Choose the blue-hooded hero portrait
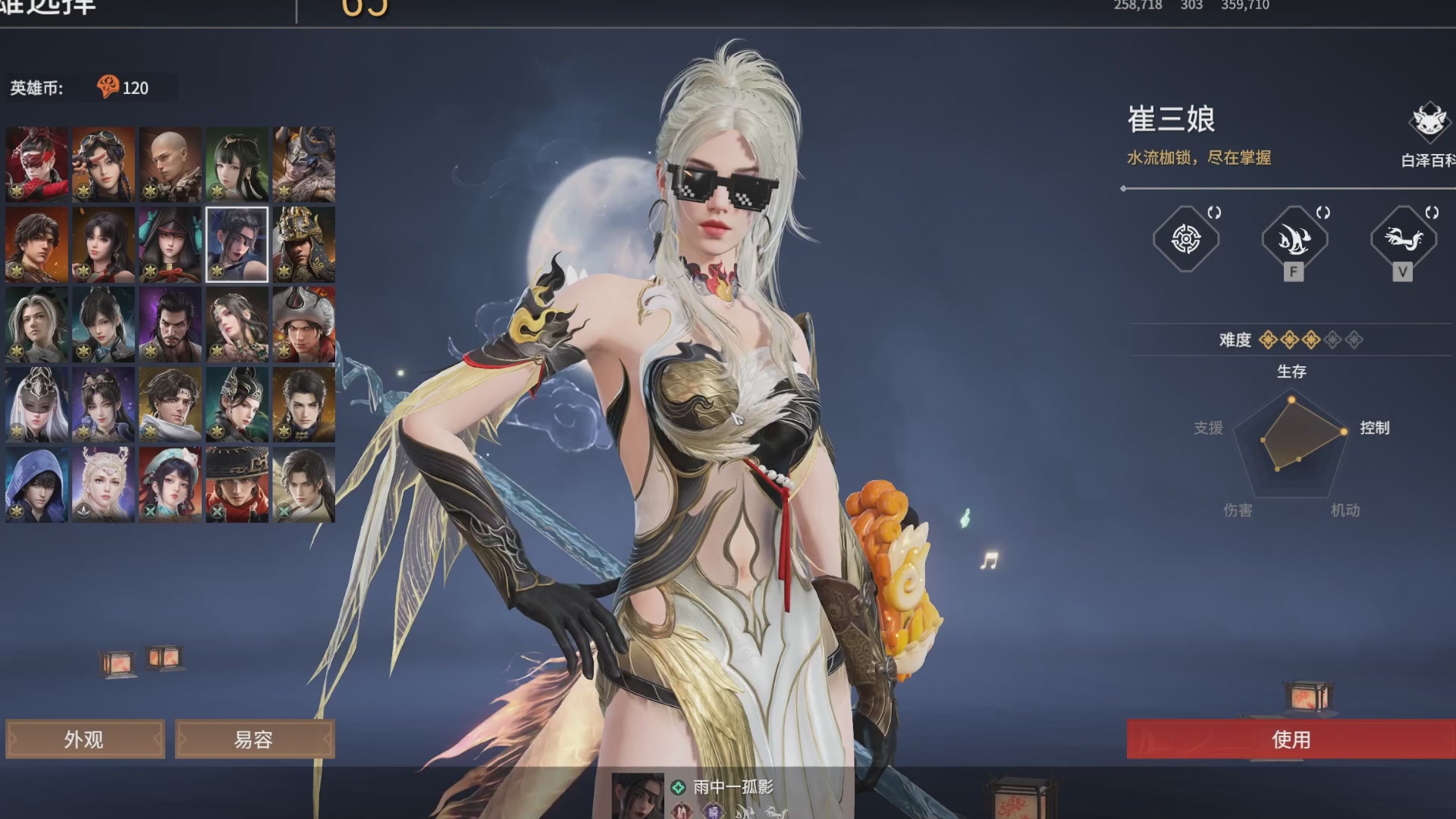 pos(37,485)
